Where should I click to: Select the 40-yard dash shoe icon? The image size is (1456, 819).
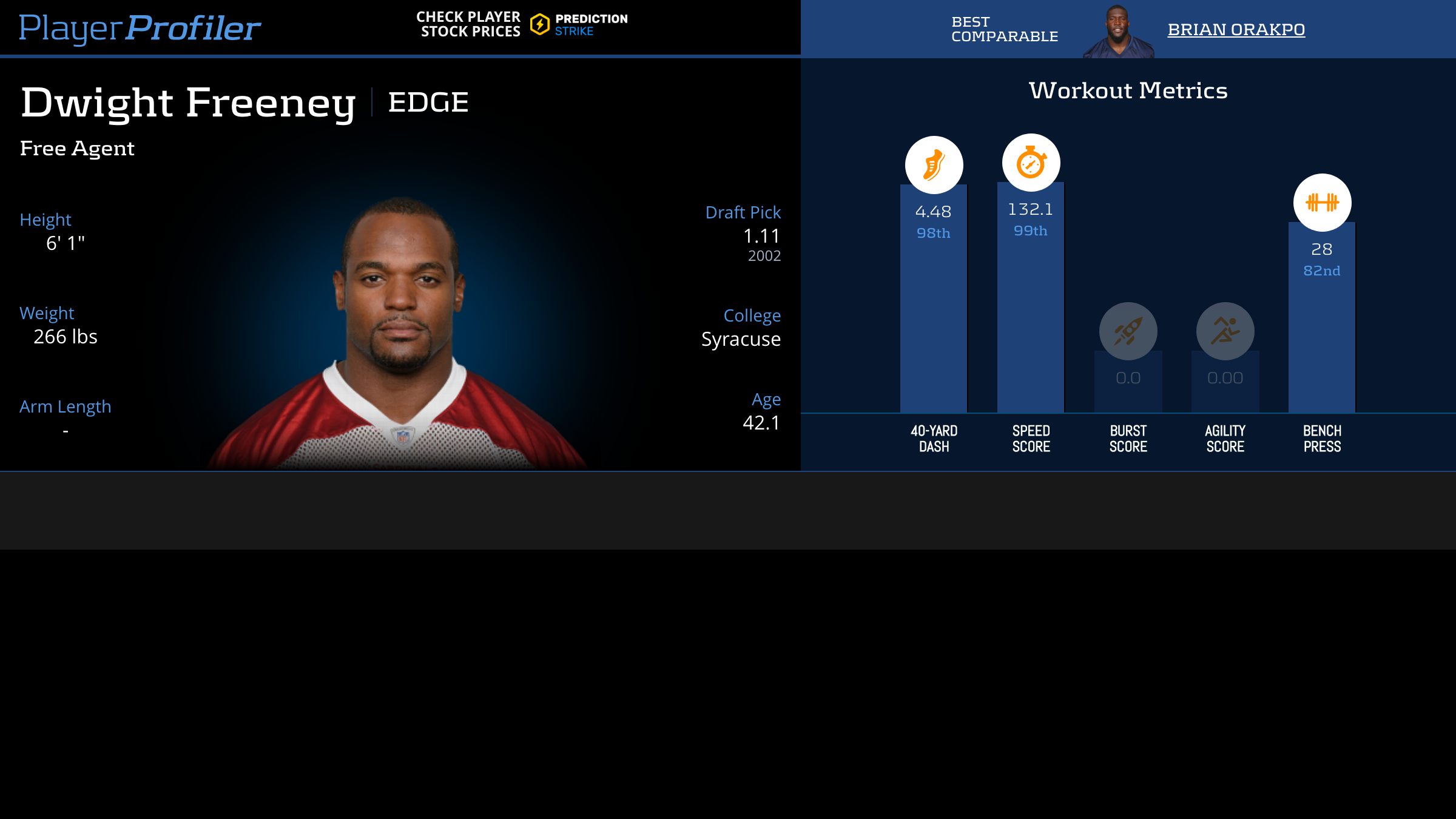934,165
